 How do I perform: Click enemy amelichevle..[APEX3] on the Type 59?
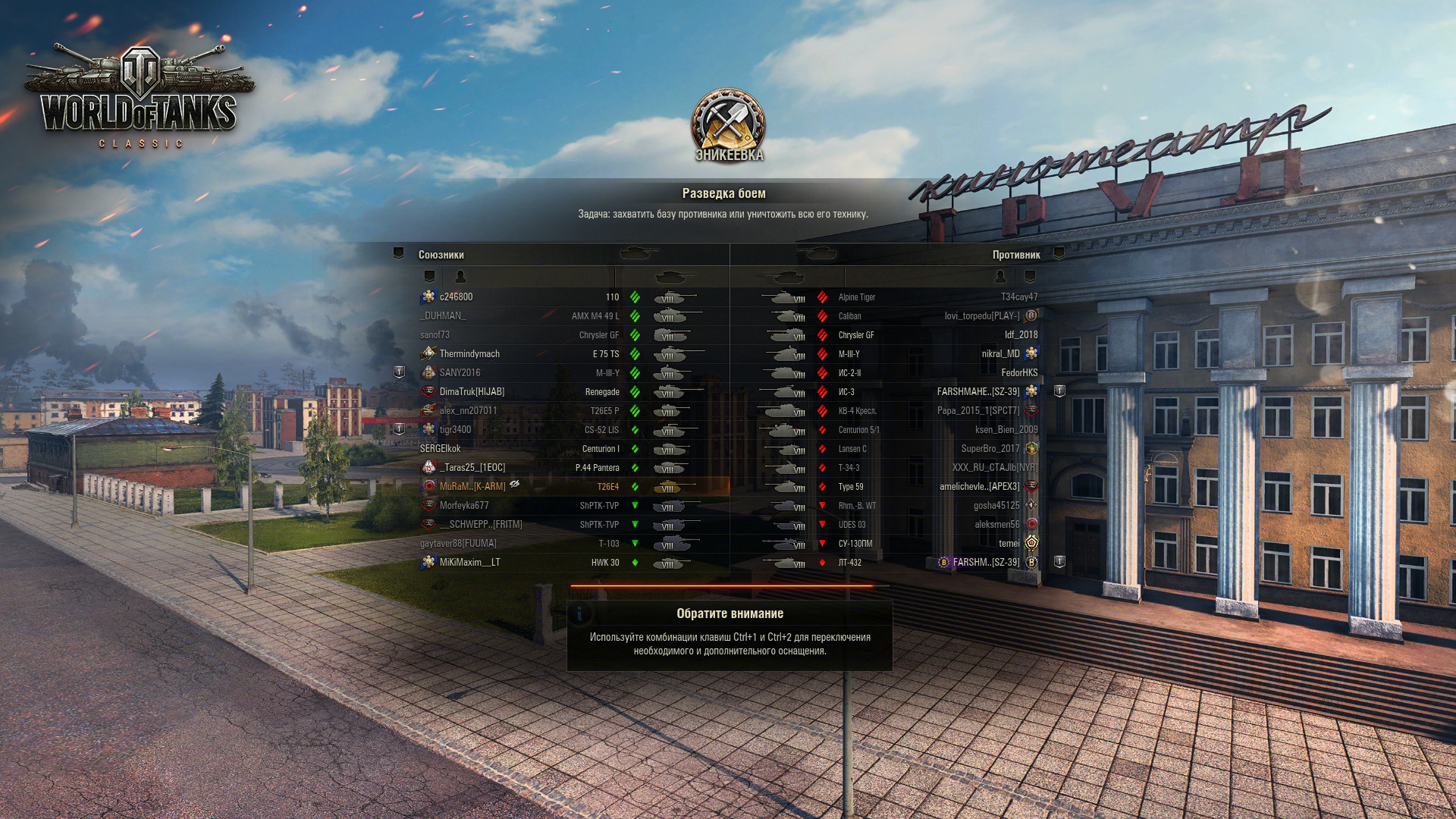pos(979,487)
